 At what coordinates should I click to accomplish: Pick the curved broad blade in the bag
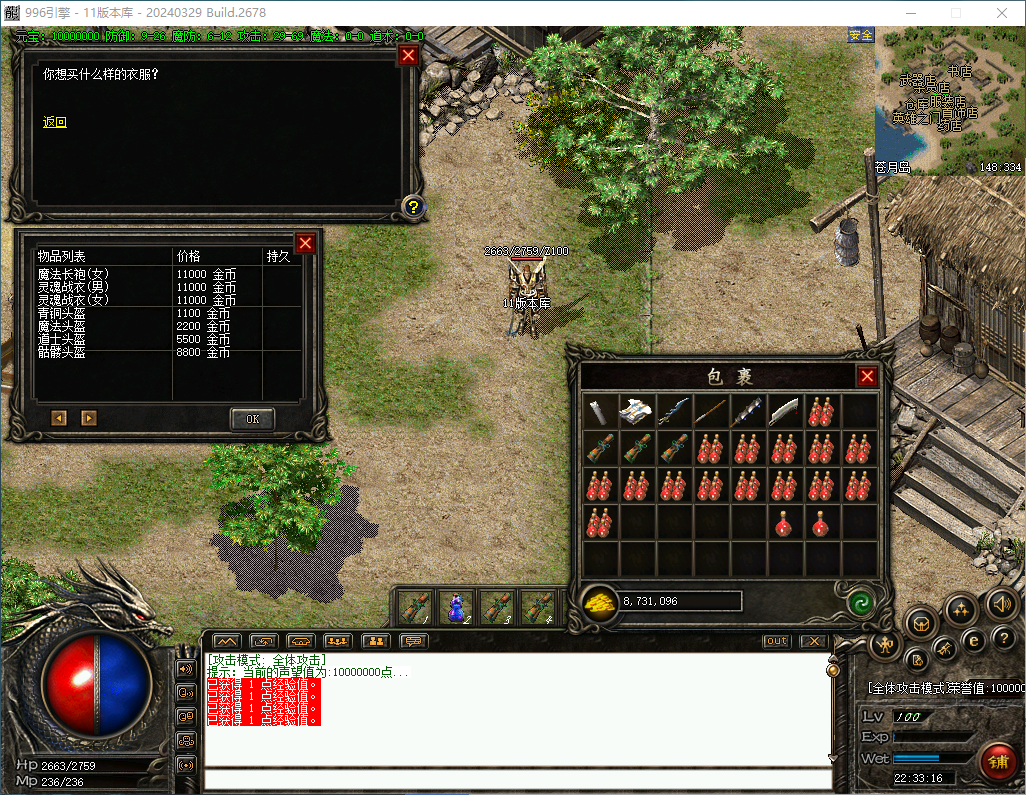pyautogui.click(x=785, y=410)
